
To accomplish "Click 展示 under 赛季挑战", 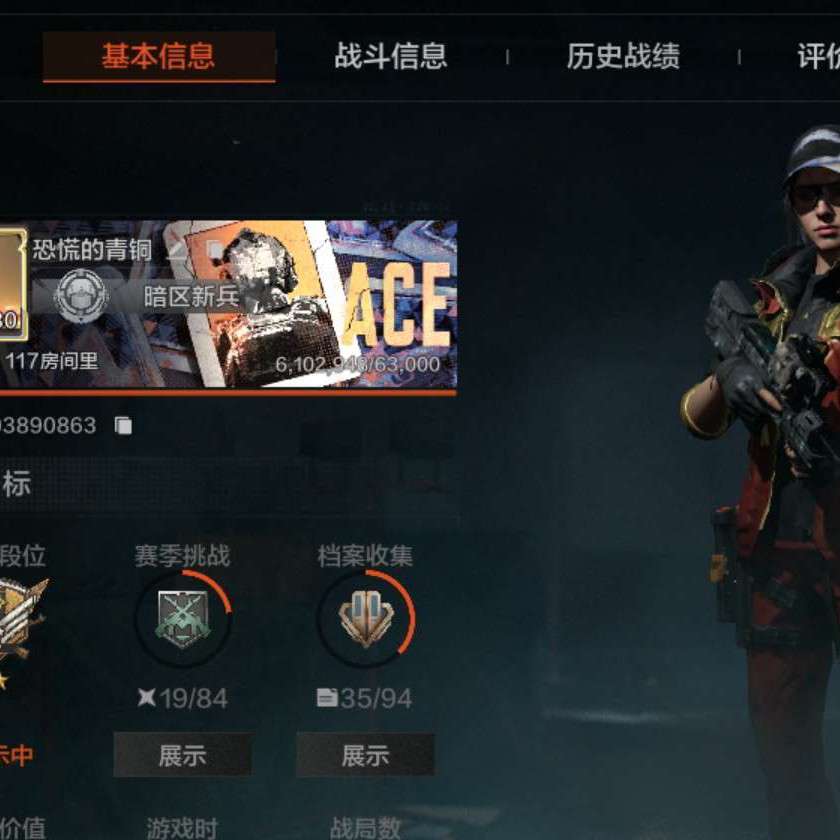I will [182, 755].
